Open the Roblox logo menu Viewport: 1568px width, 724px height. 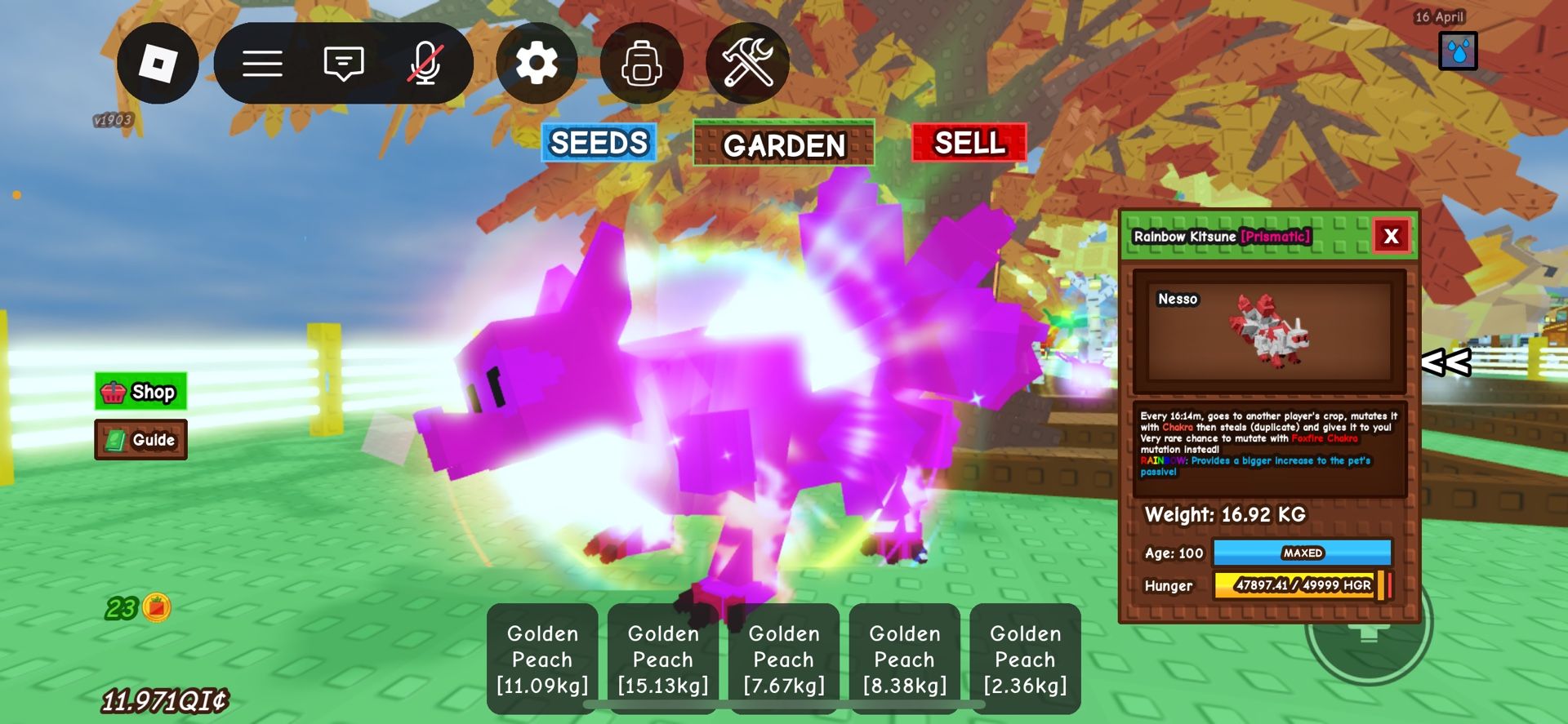click(158, 63)
